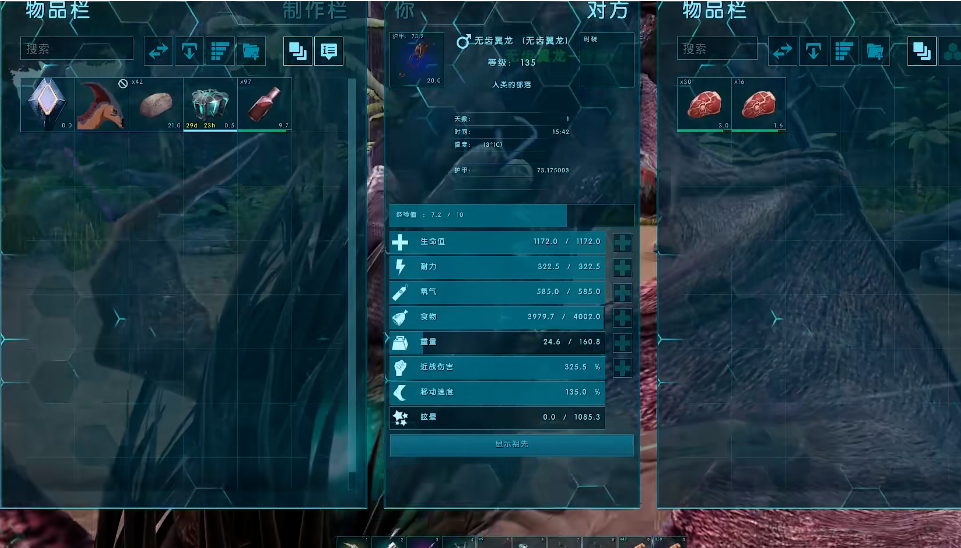Select the raw meat stack of 30
The height and width of the screenshot is (548, 961).
(704, 105)
